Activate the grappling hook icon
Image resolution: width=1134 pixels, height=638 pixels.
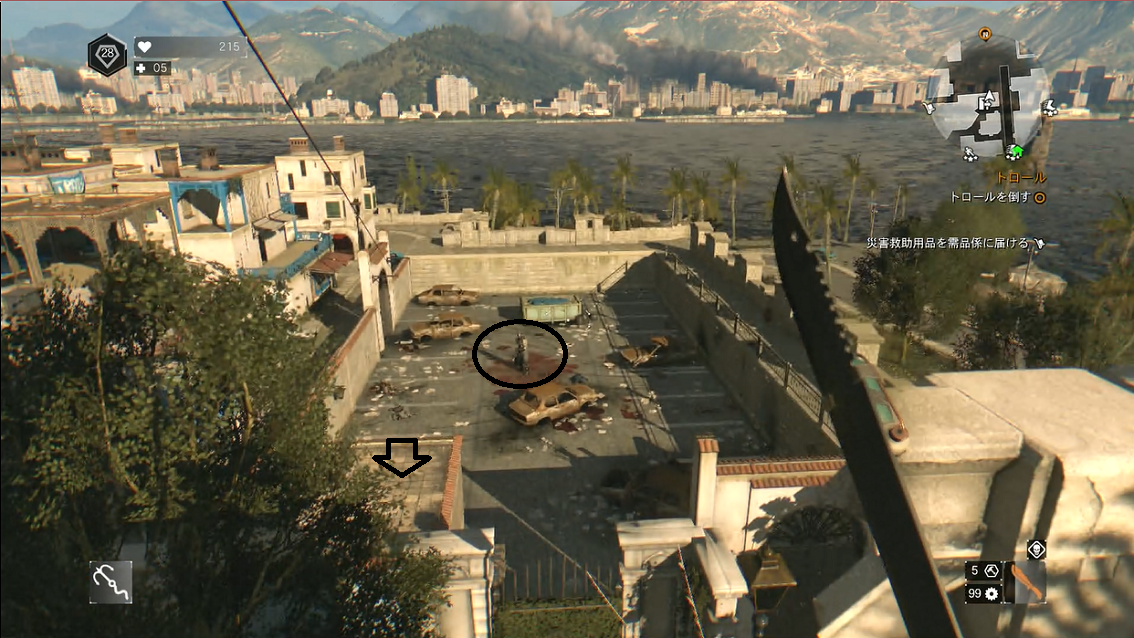click(110, 581)
